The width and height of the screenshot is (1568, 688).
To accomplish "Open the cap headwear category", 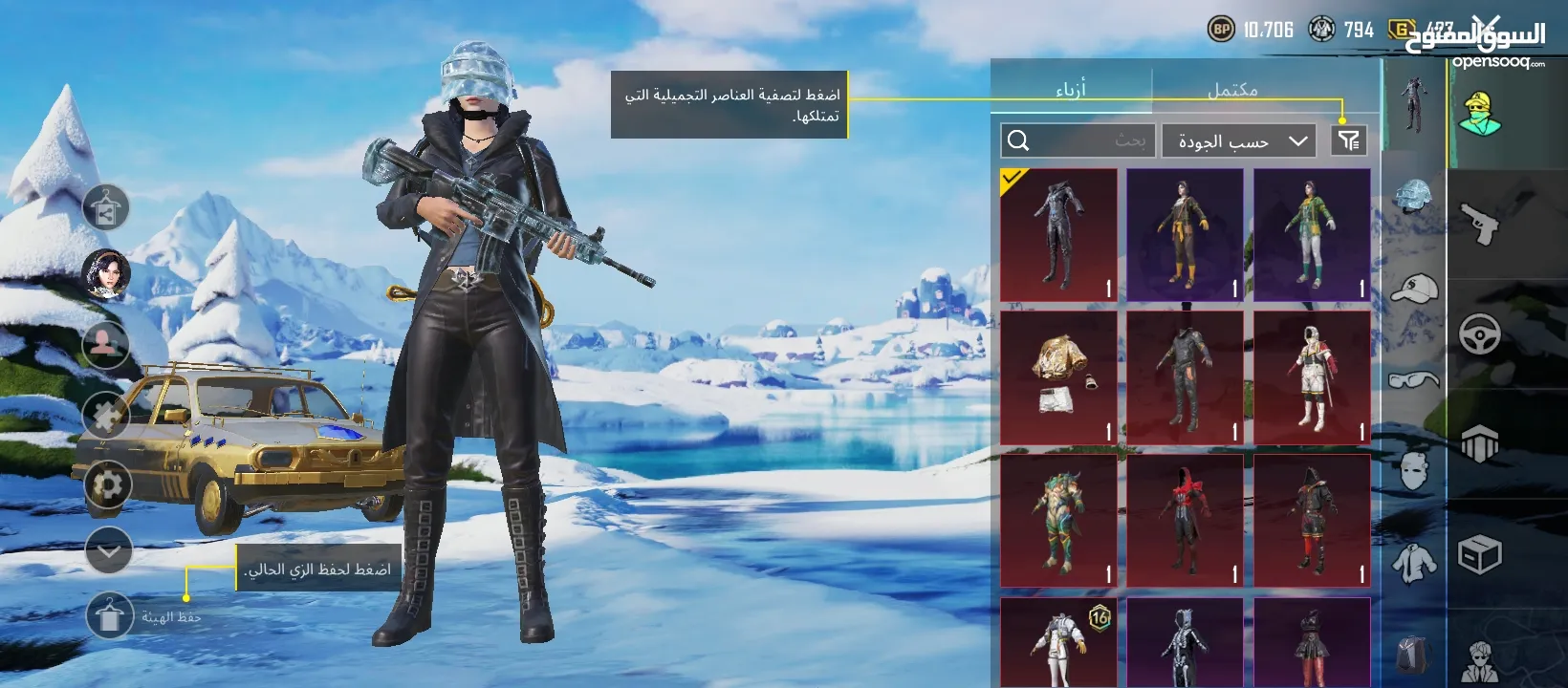I will tap(1413, 290).
